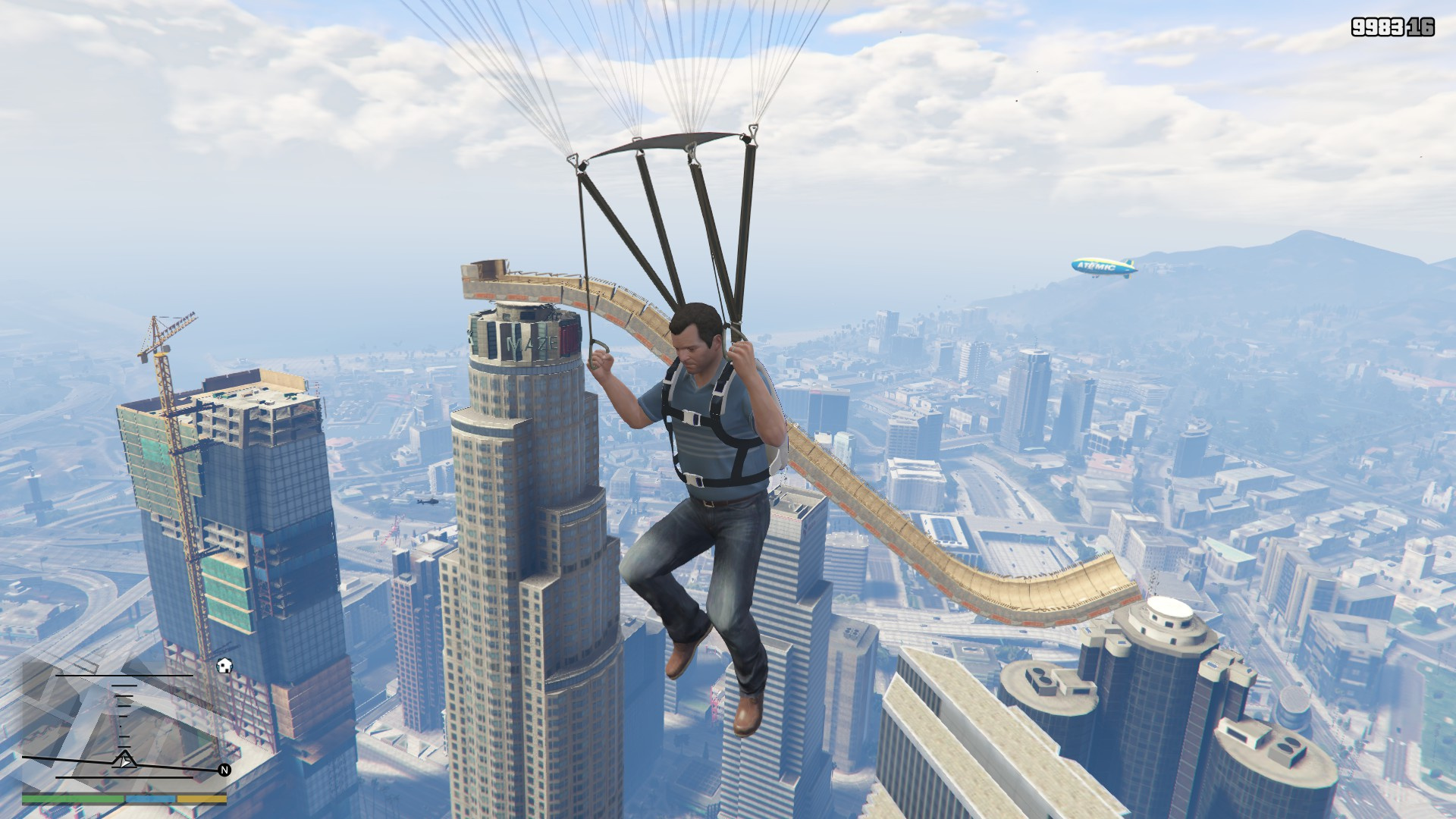
Task: Select the soccer ball blip on the minimap
Action: 224,666
